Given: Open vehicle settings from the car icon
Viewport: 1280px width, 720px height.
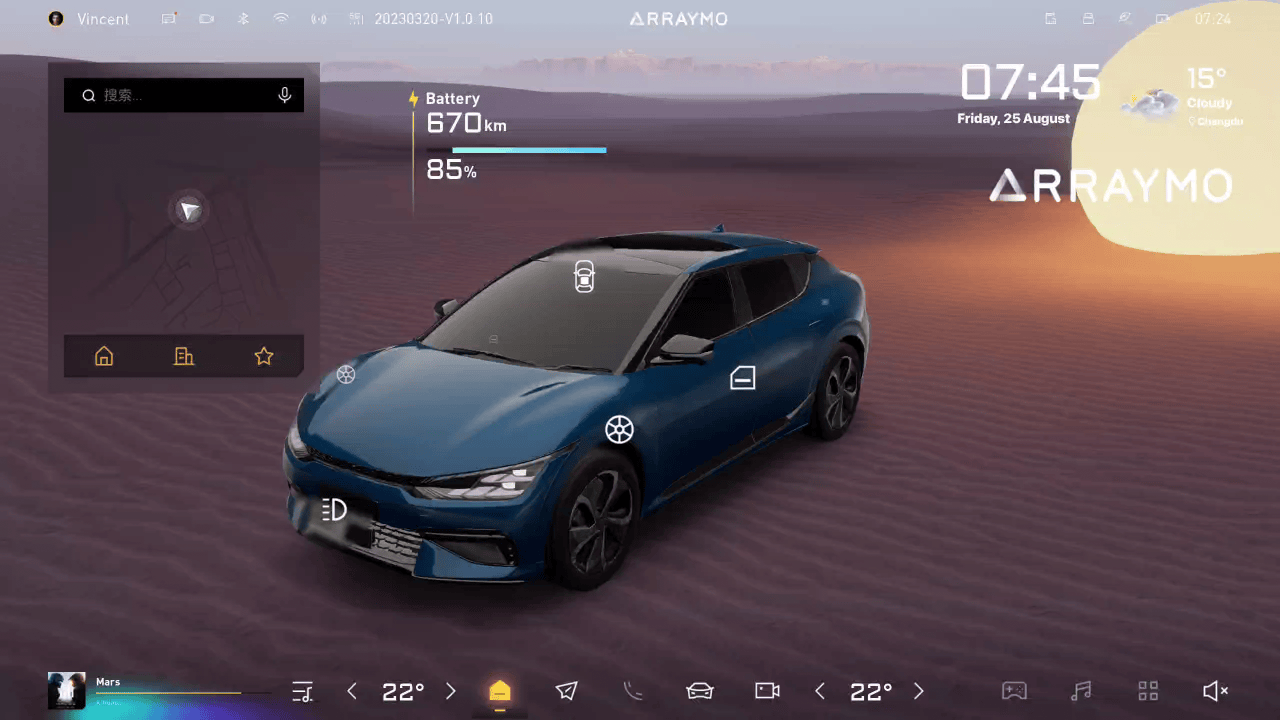Looking at the screenshot, I should point(700,691).
